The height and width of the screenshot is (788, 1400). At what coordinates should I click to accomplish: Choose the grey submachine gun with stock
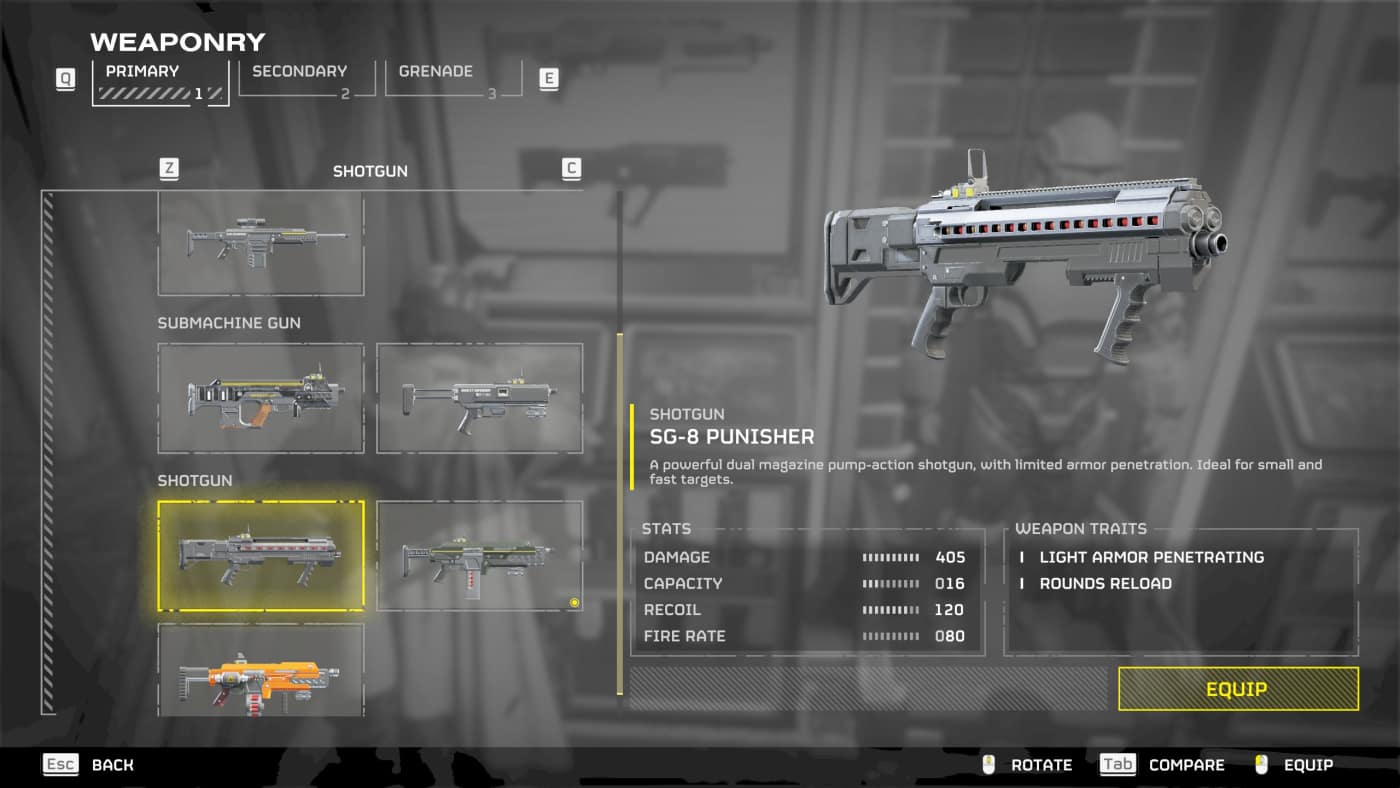point(479,398)
